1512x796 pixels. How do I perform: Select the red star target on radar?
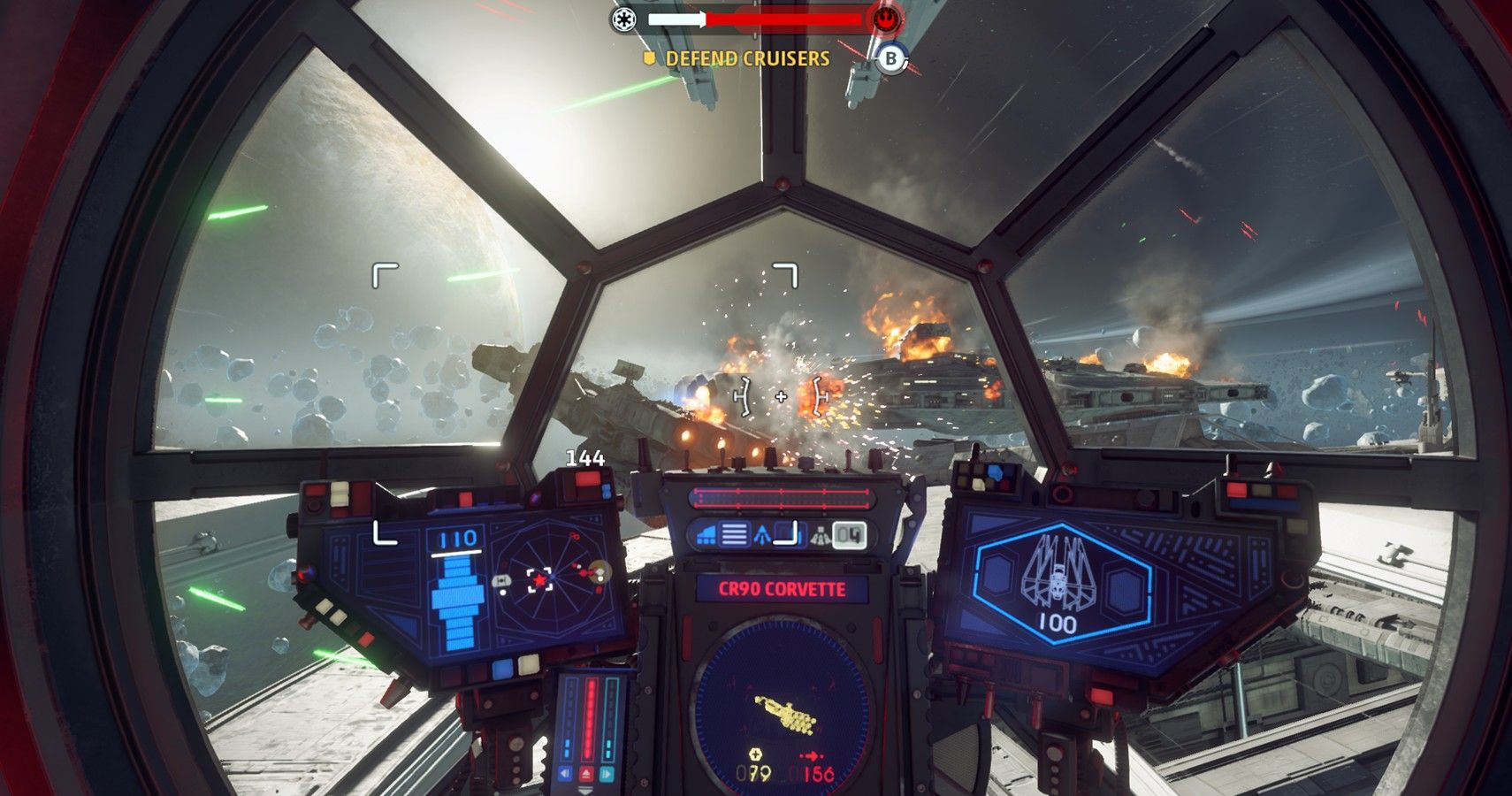tap(539, 580)
